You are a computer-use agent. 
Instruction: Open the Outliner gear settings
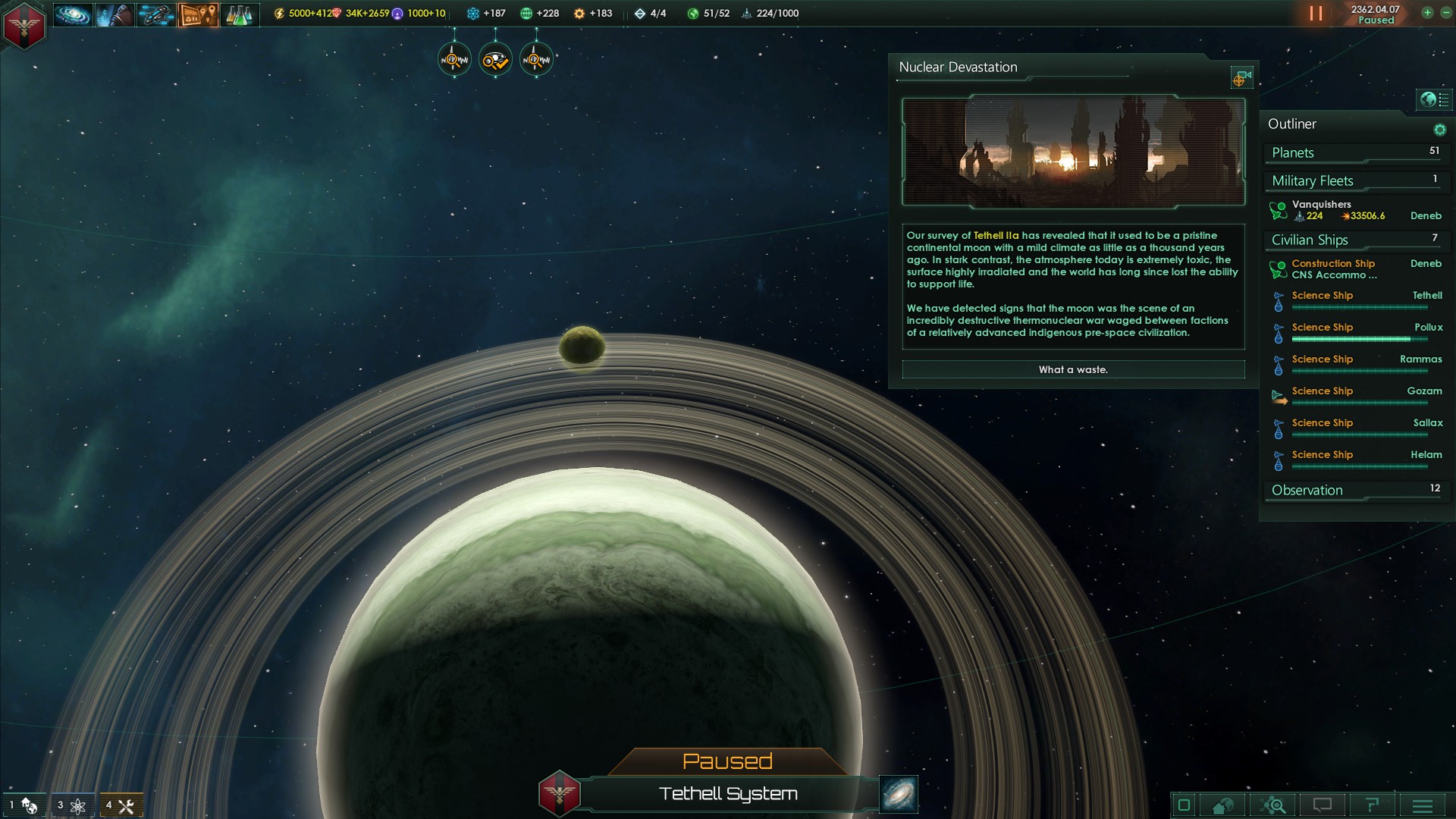point(1439,130)
